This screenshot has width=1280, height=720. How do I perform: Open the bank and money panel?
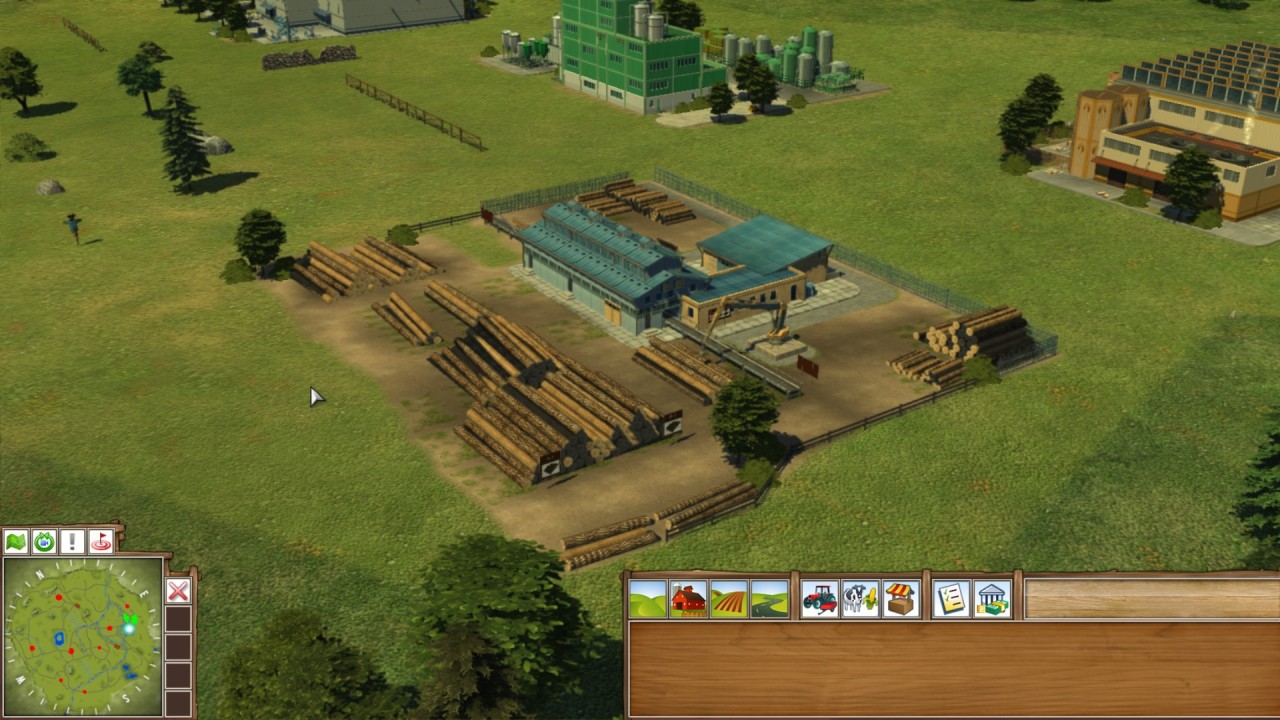pyautogui.click(x=992, y=599)
